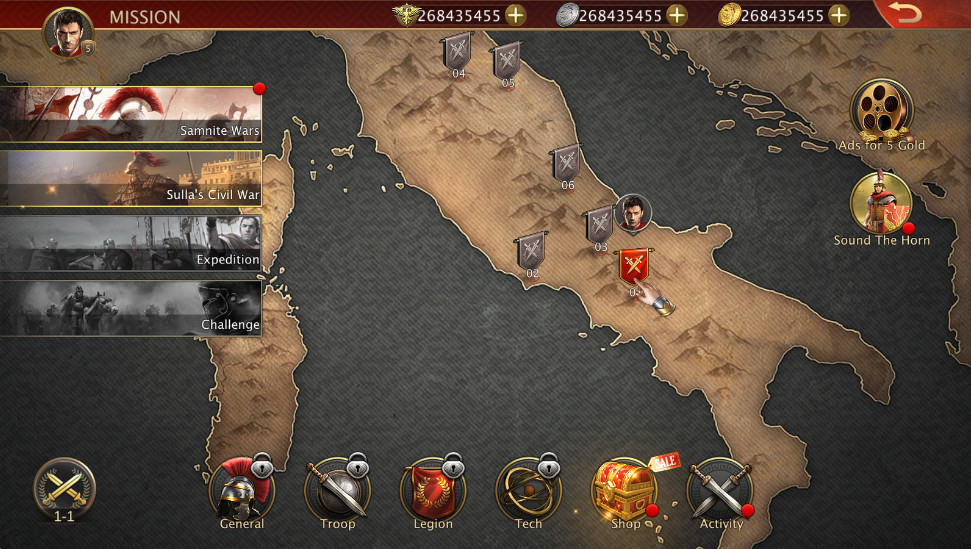Open the General menu

coord(241,492)
